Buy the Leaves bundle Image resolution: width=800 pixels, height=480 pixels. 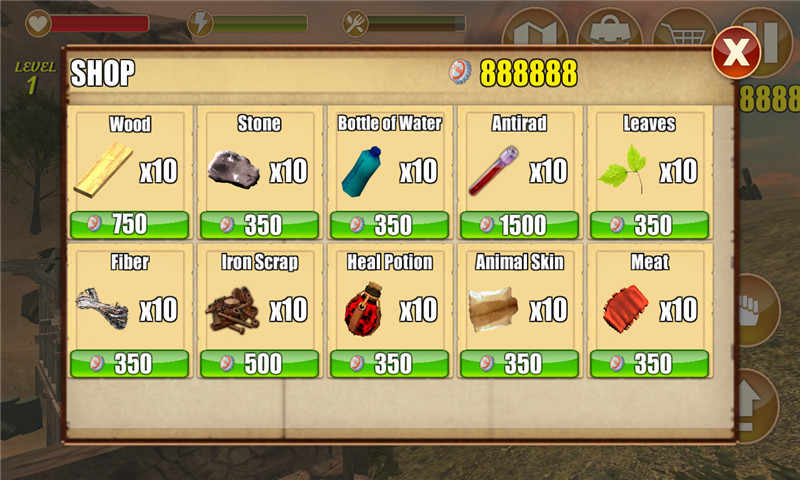649,225
